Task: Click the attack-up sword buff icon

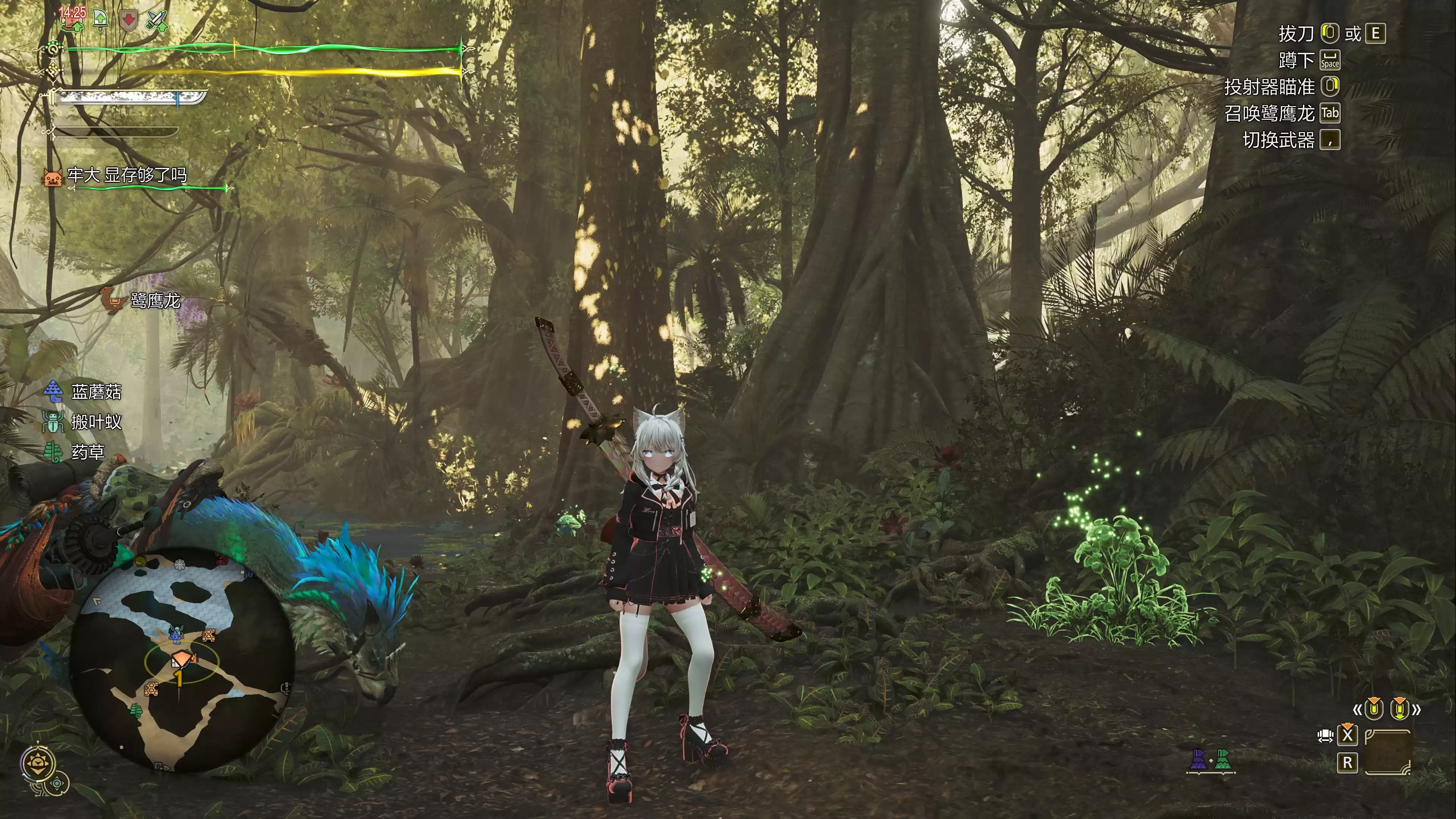Action: tap(157, 20)
